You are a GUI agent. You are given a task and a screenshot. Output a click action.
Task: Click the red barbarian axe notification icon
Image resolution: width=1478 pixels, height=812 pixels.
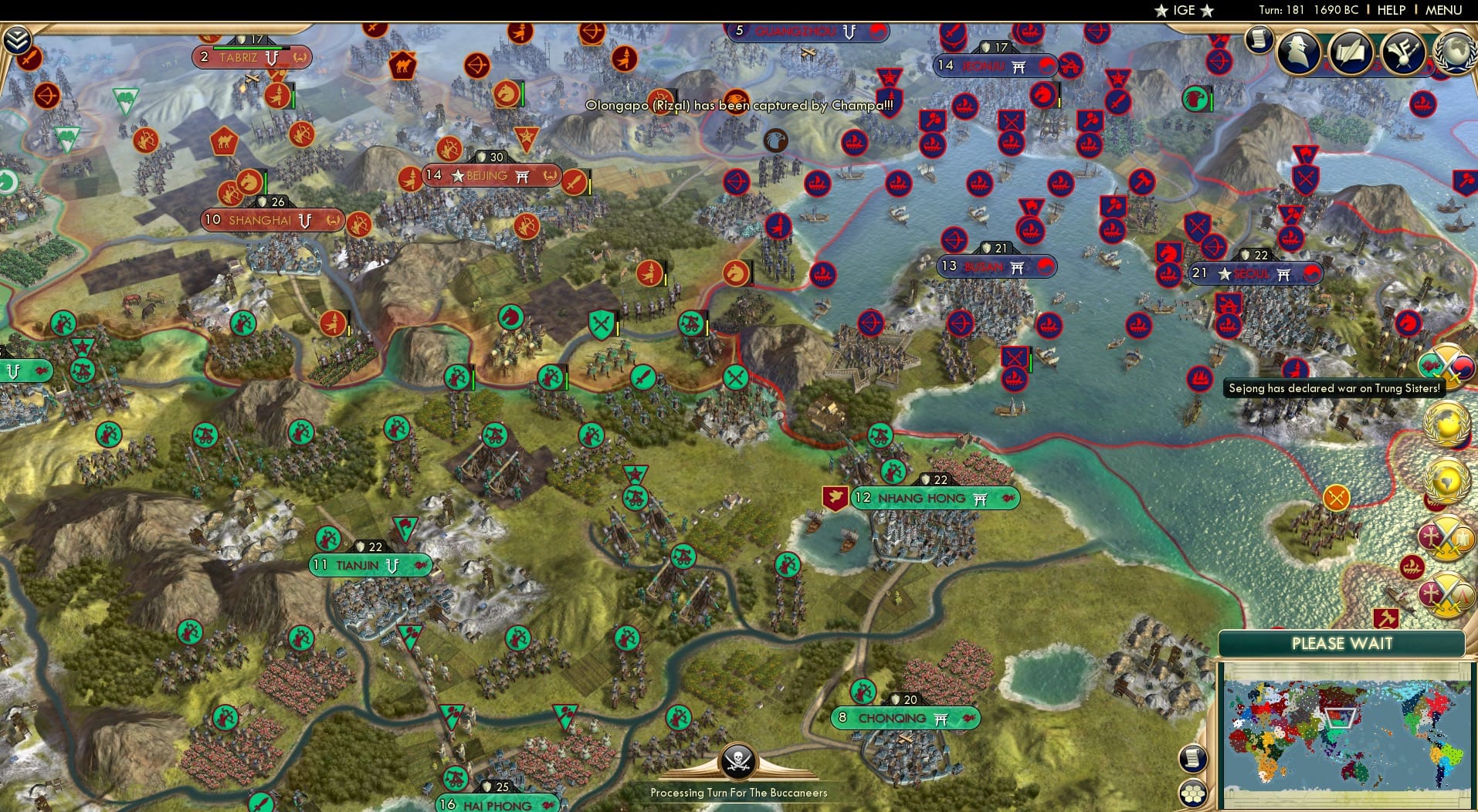1386,617
